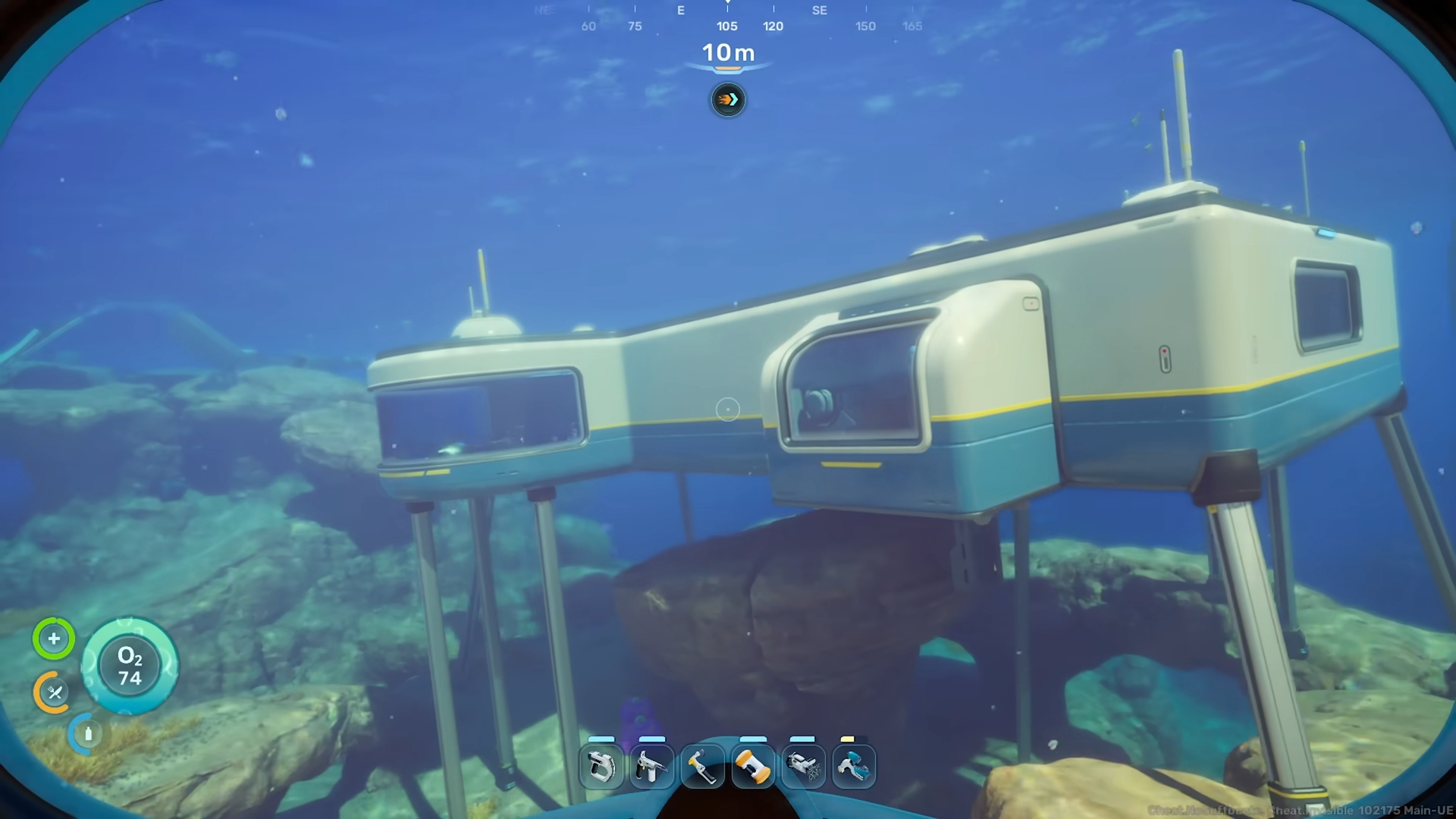Choose the yellow-handled tool in the hotbar
The image size is (1456, 819).
point(702,767)
